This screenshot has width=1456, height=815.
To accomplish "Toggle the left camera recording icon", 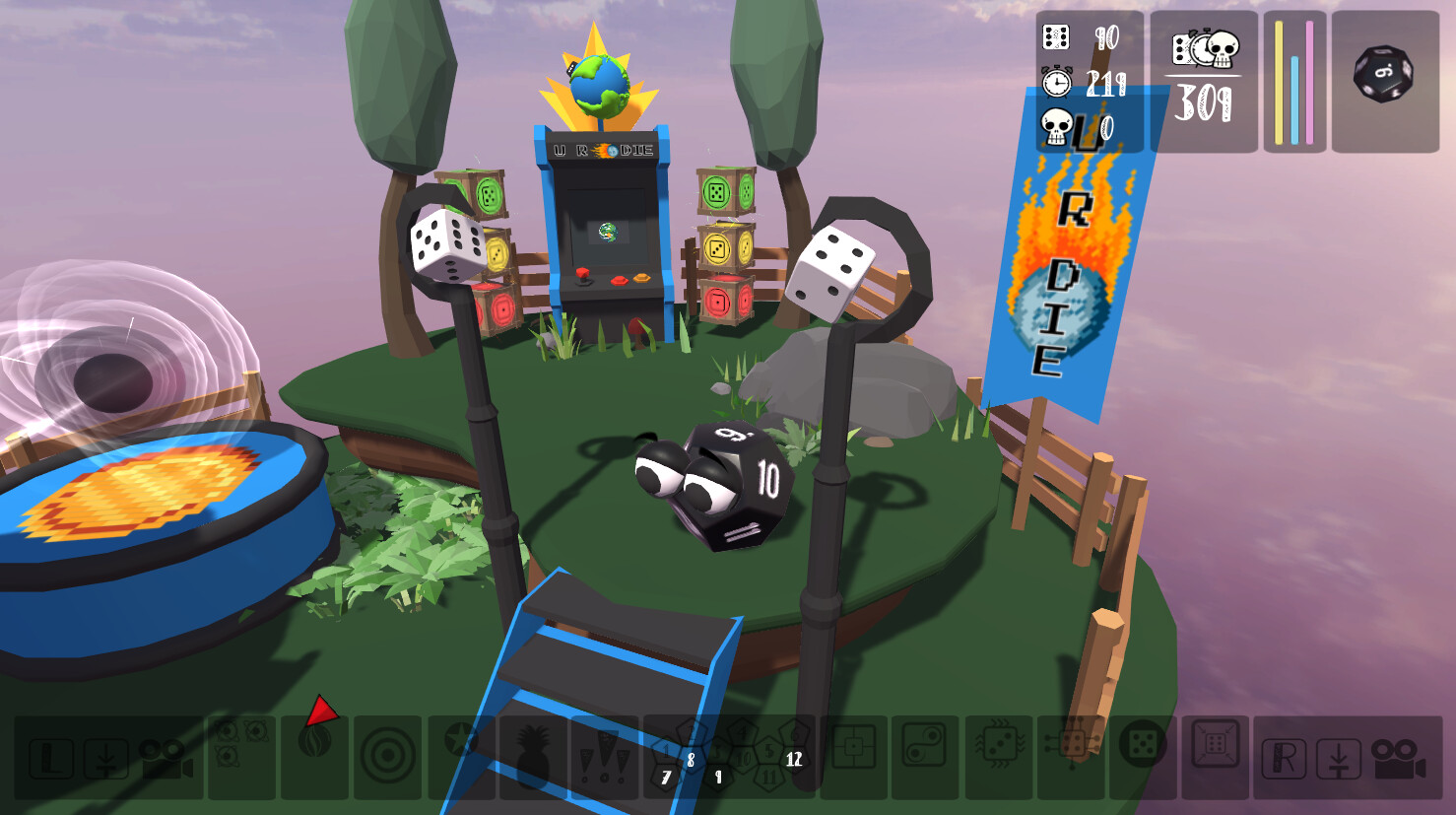I will tap(167, 759).
